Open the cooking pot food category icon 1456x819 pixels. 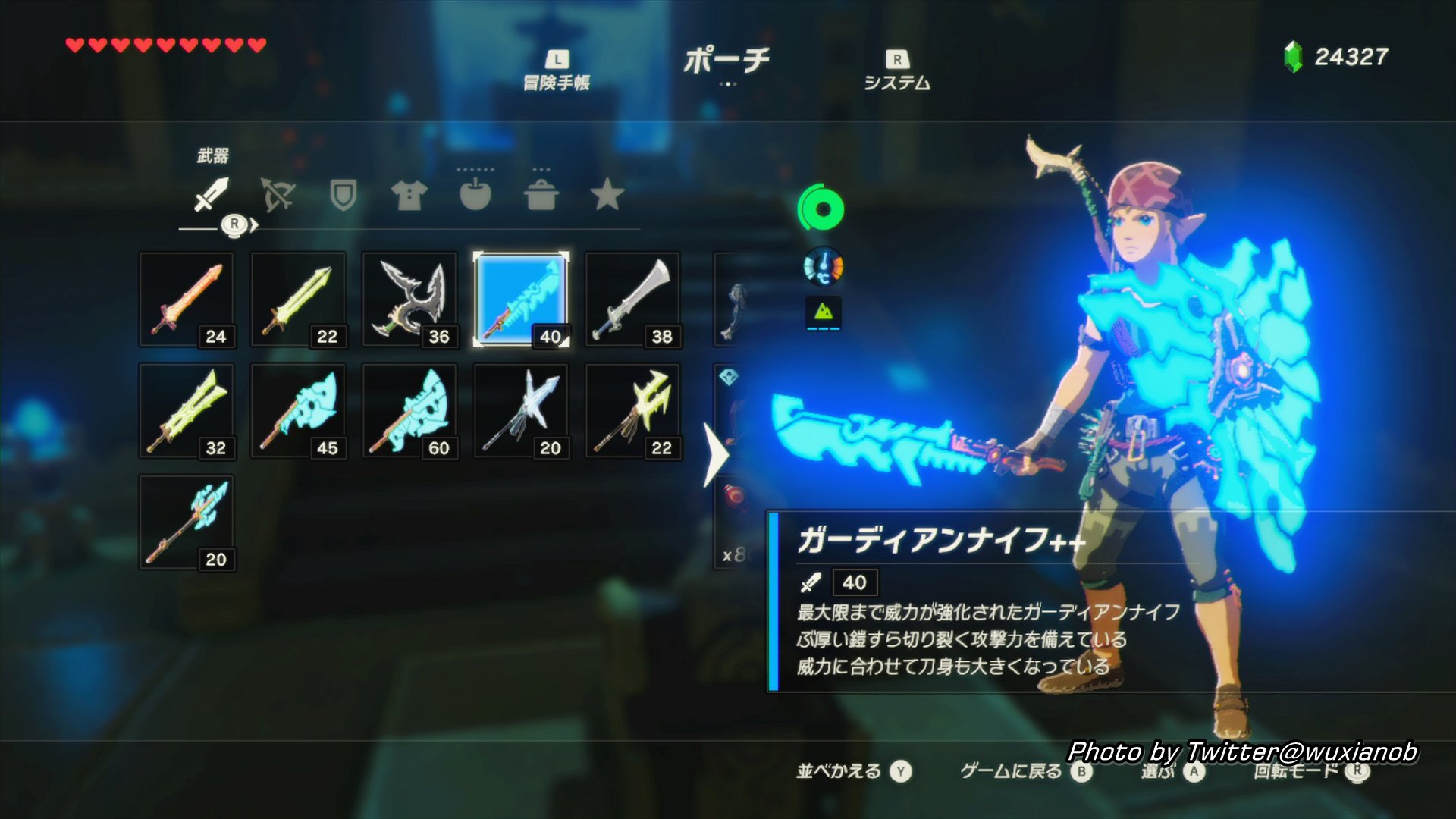(x=541, y=196)
